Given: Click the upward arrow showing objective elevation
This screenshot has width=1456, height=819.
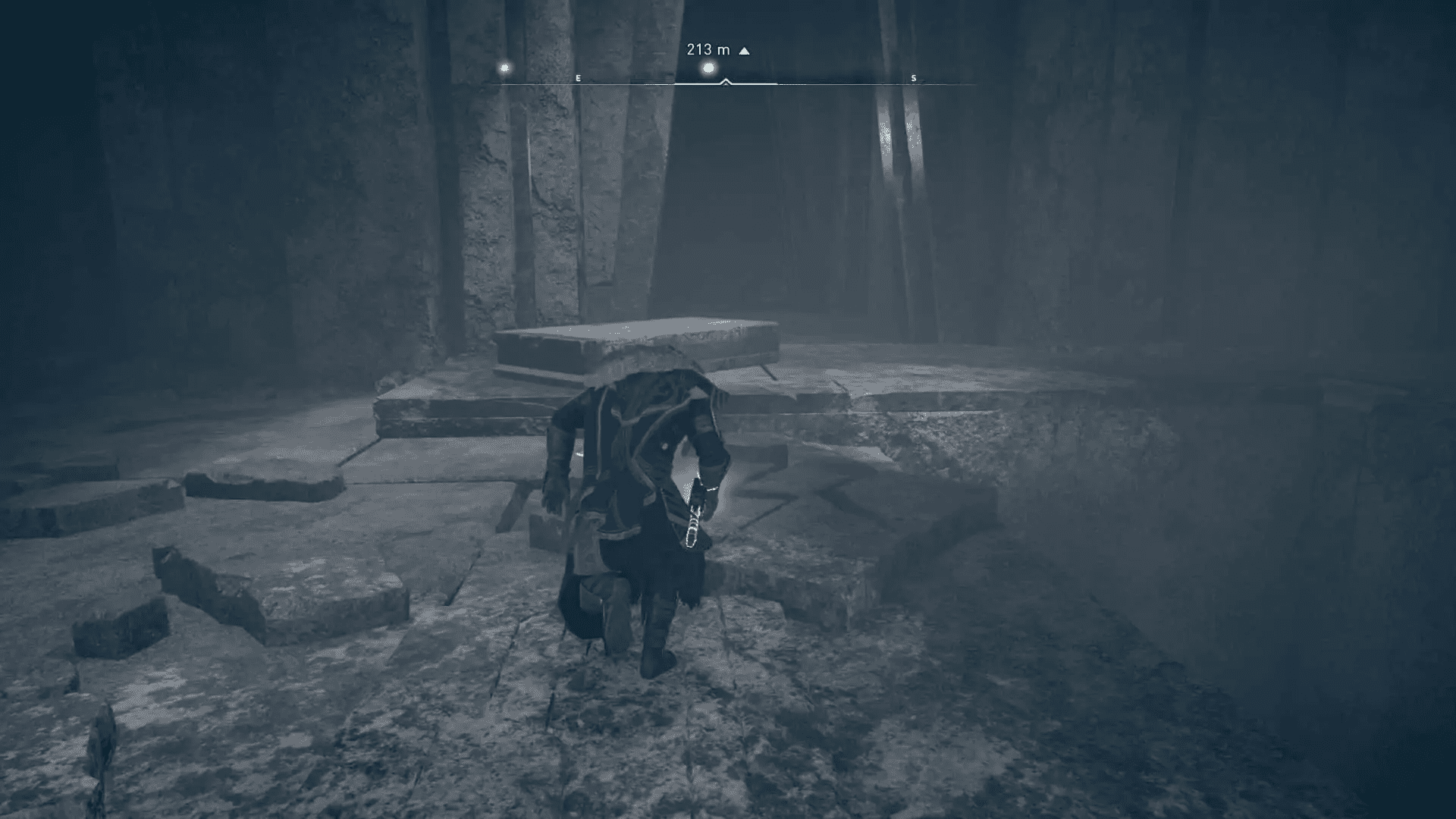Looking at the screenshot, I should coord(743,49).
